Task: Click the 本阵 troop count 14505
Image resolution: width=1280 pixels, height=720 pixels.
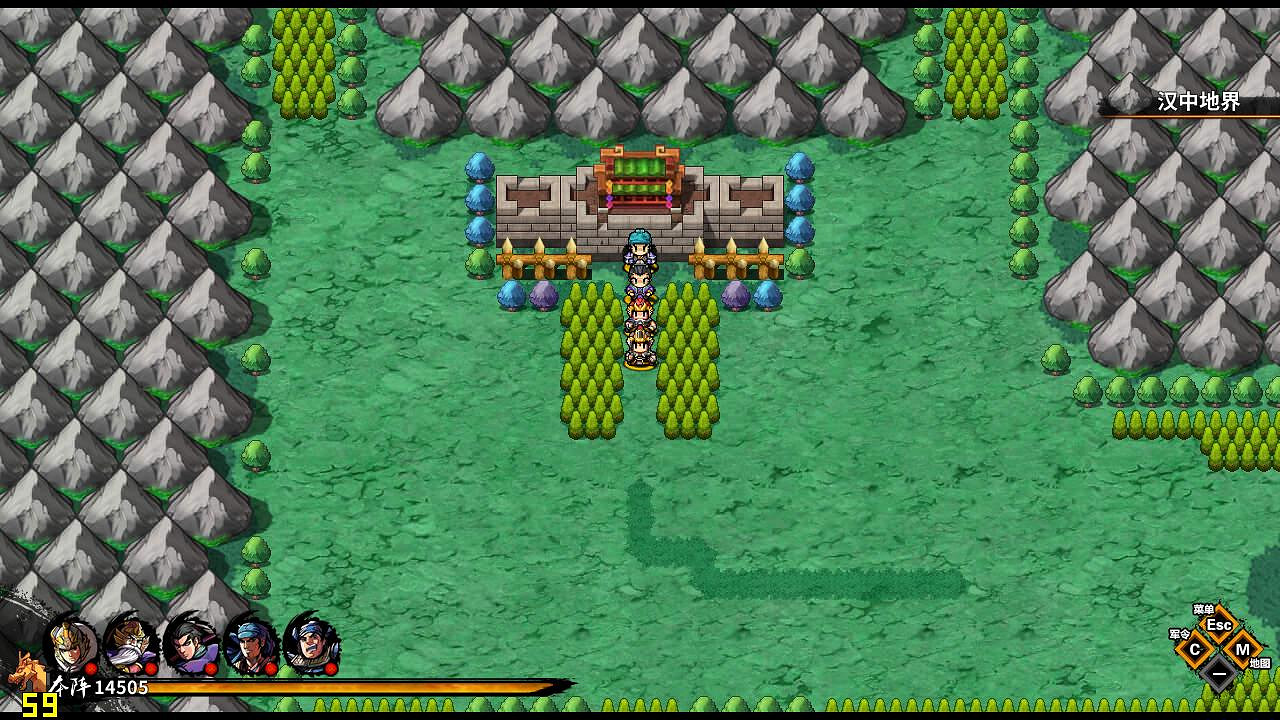Action: [100, 686]
